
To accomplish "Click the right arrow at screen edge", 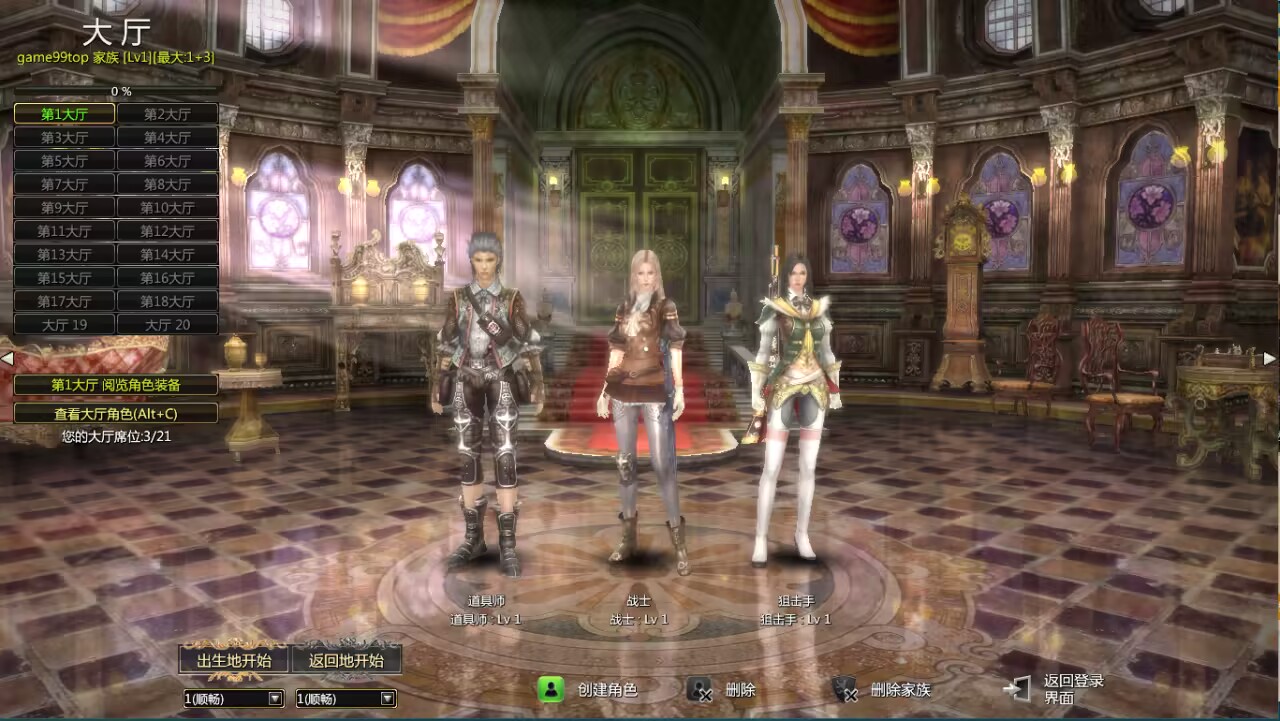I will (1270, 358).
